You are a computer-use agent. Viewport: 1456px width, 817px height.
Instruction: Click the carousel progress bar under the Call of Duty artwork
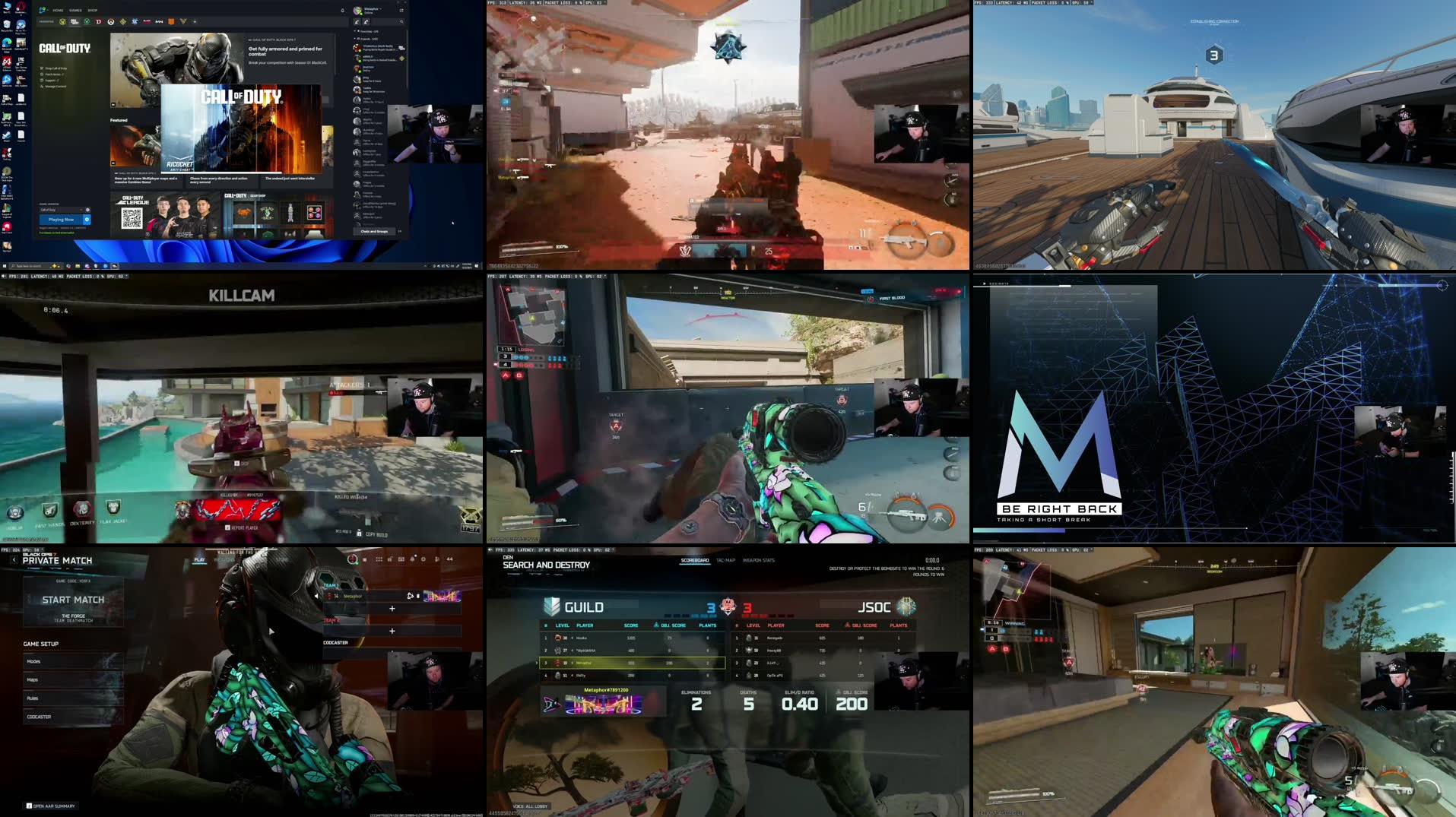tap(220, 173)
